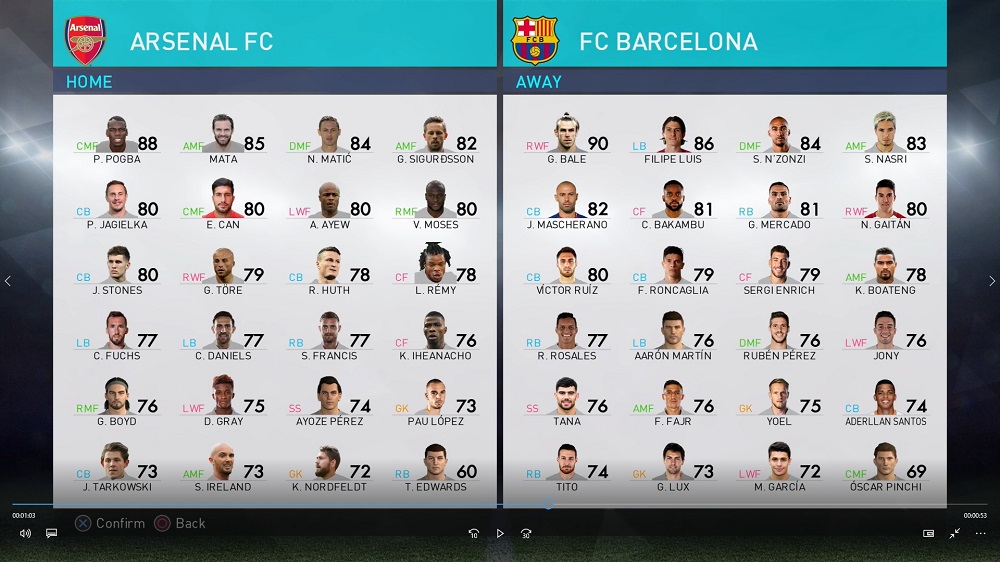Select K. Iheanacho's player card

point(435,336)
